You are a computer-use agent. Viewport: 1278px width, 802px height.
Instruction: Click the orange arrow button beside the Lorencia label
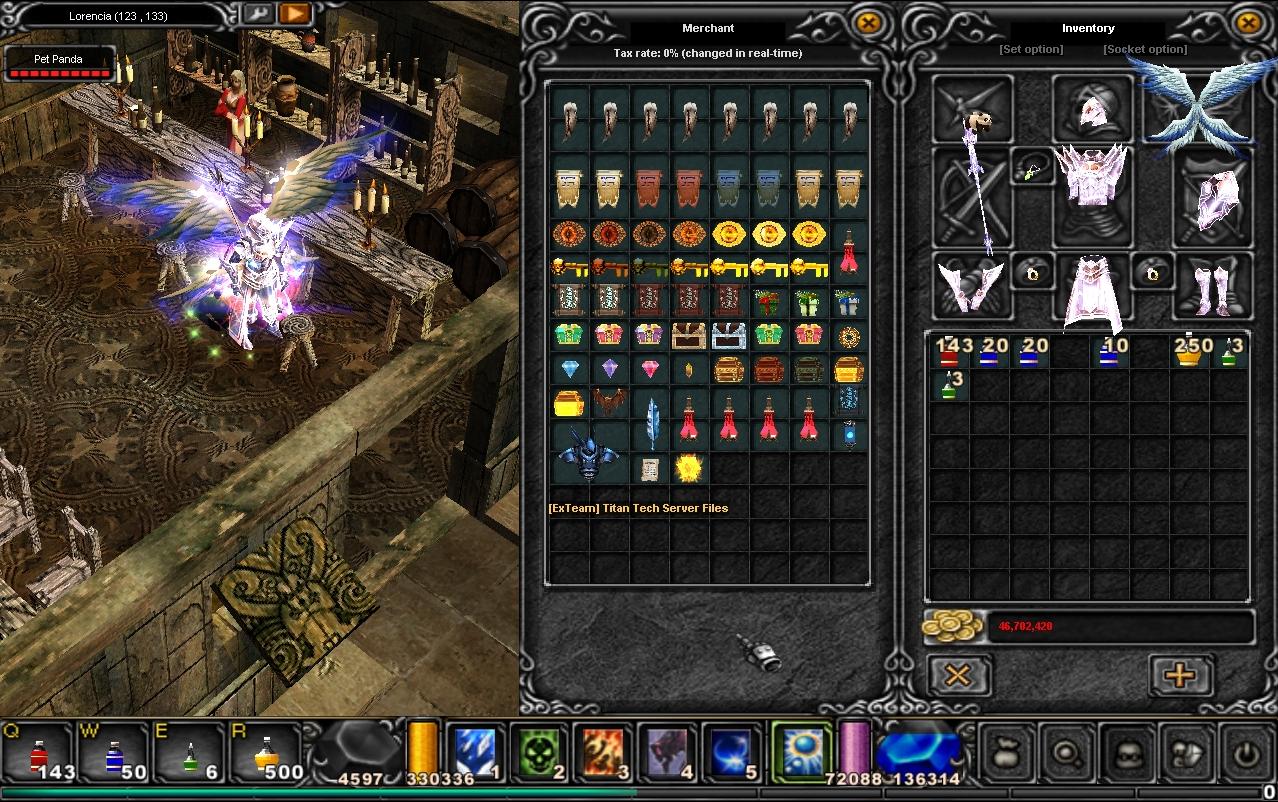[x=294, y=14]
